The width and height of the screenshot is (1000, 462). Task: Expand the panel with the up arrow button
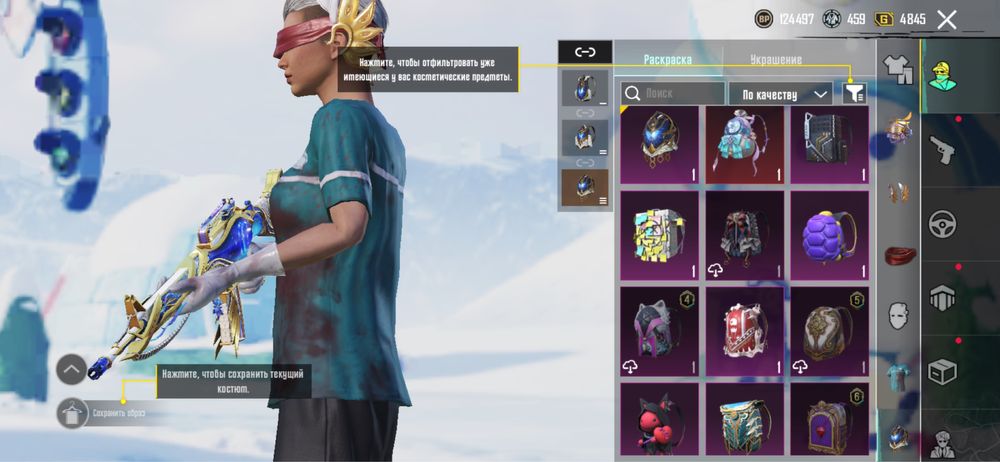(x=71, y=370)
